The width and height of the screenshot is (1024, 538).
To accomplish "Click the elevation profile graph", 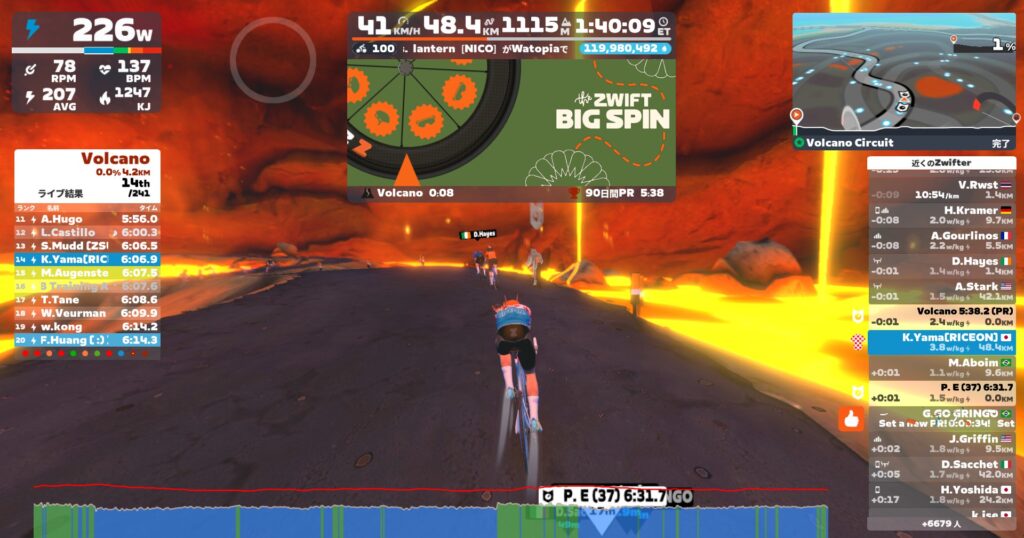I will tap(430, 516).
